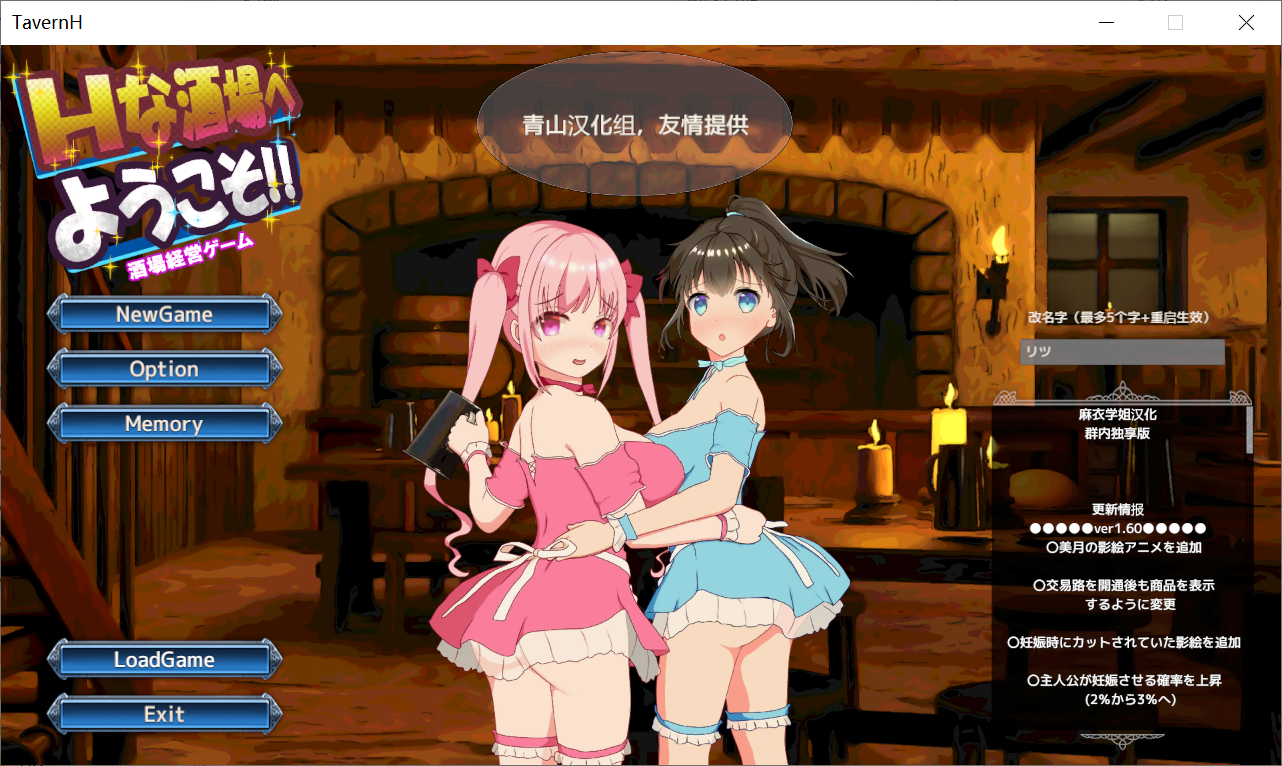The image size is (1282, 766).
Task: Open the Memory gallery screen
Action: (x=164, y=423)
